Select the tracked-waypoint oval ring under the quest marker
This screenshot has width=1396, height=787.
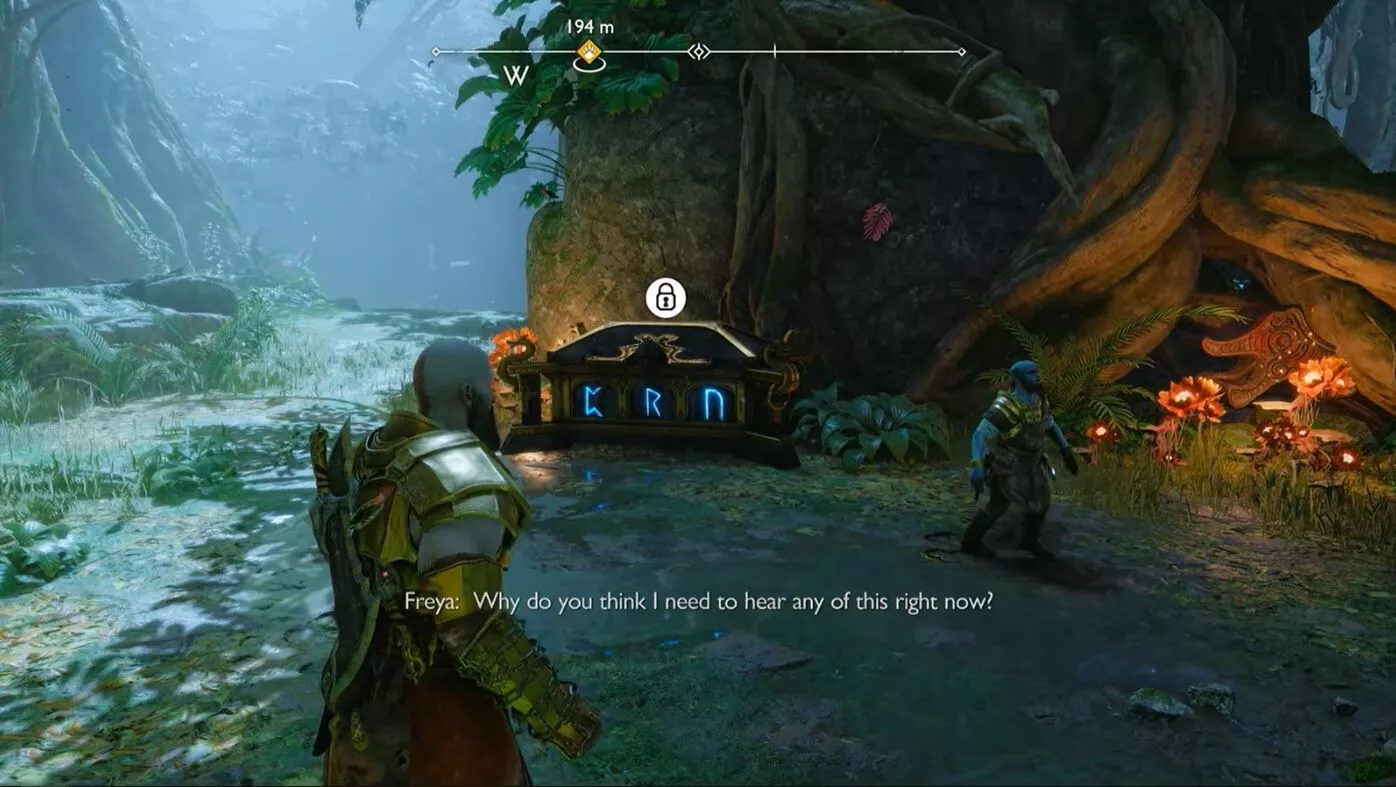click(x=590, y=66)
